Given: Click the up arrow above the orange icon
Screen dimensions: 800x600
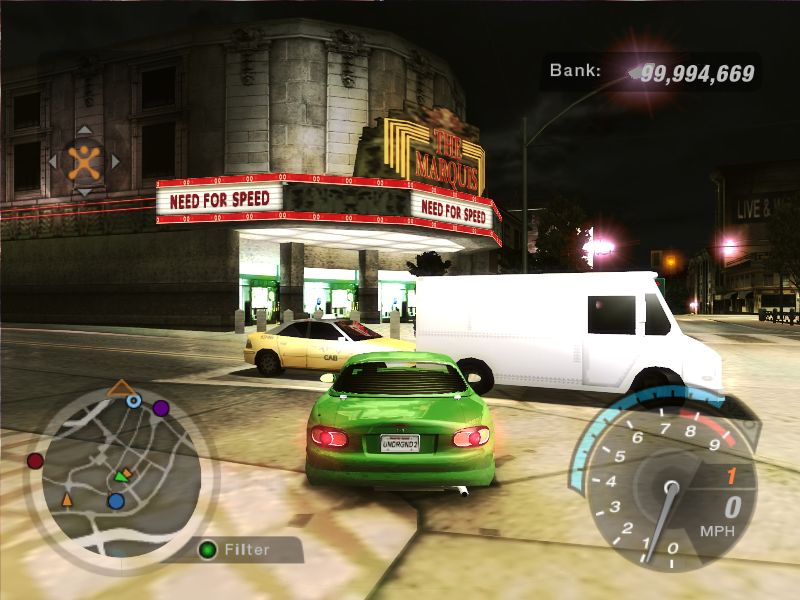Looking at the screenshot, I should (x=84, y=130).
